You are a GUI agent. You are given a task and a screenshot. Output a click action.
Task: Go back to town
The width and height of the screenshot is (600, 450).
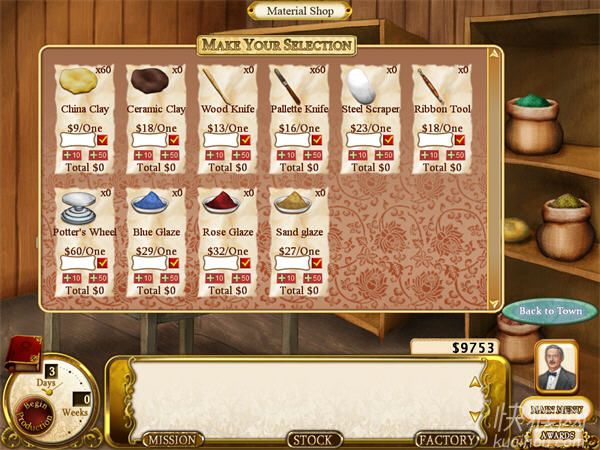coord(550,311)
